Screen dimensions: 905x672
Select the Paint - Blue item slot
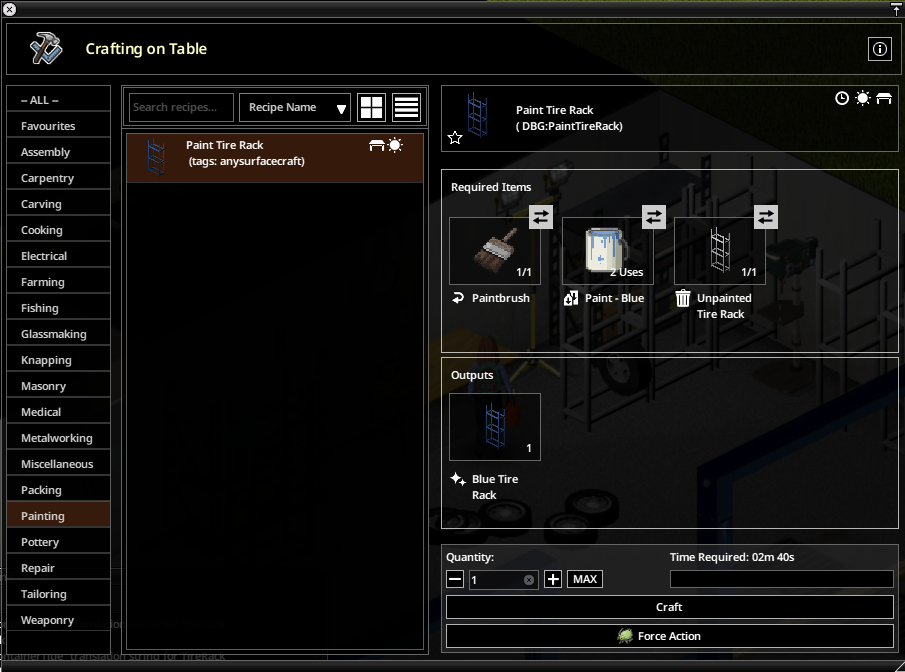[607, 251]
